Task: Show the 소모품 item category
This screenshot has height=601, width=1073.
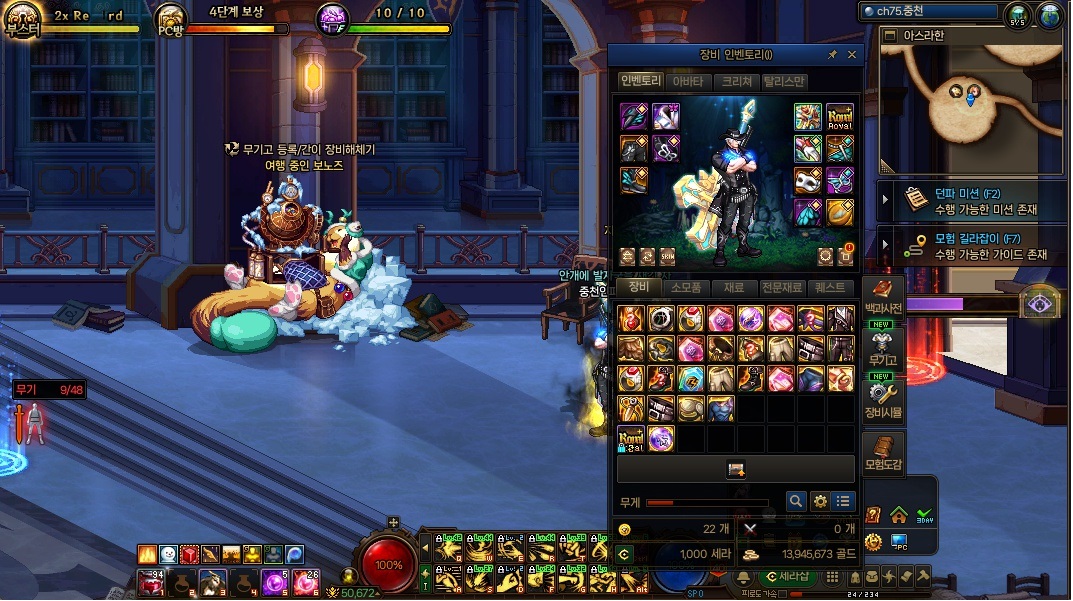Action: pos(685,287)
